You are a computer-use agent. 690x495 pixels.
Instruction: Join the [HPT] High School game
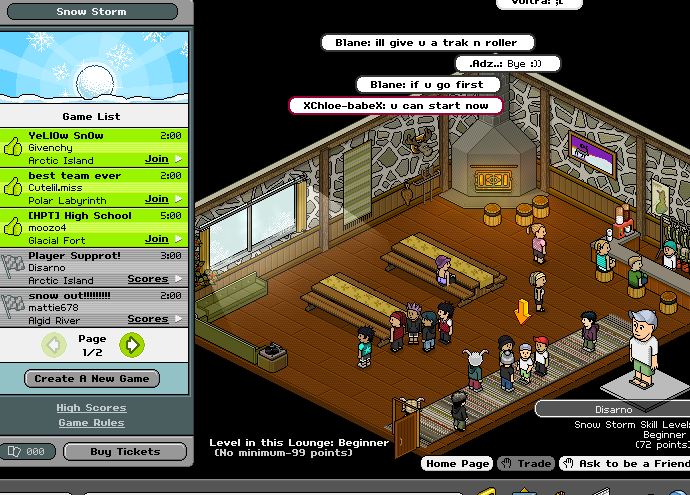click(157, 239)
